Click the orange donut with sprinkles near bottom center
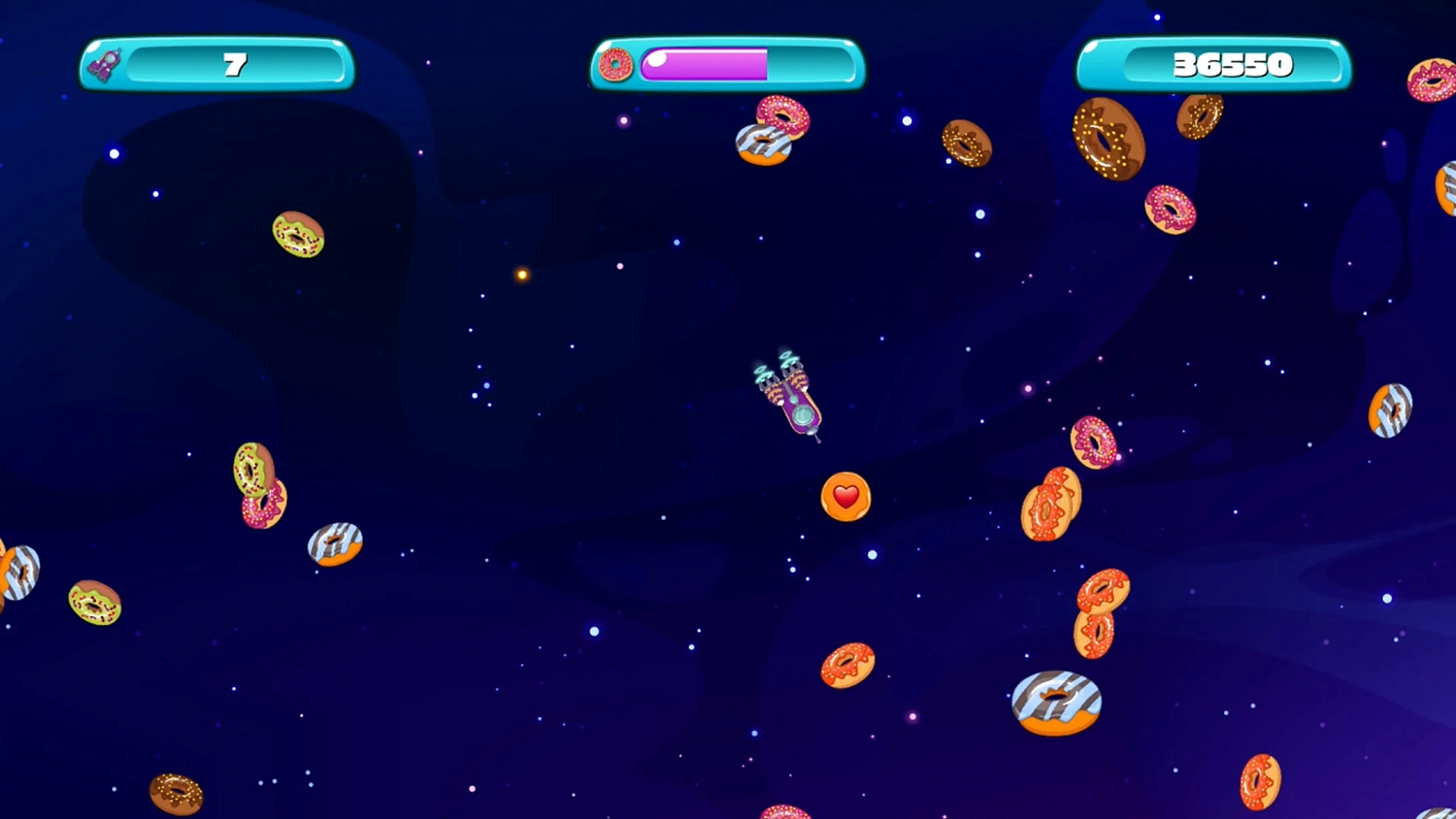Image resolution: width=1456 pixels, height=819 pixels. click(x=846, y=665)
